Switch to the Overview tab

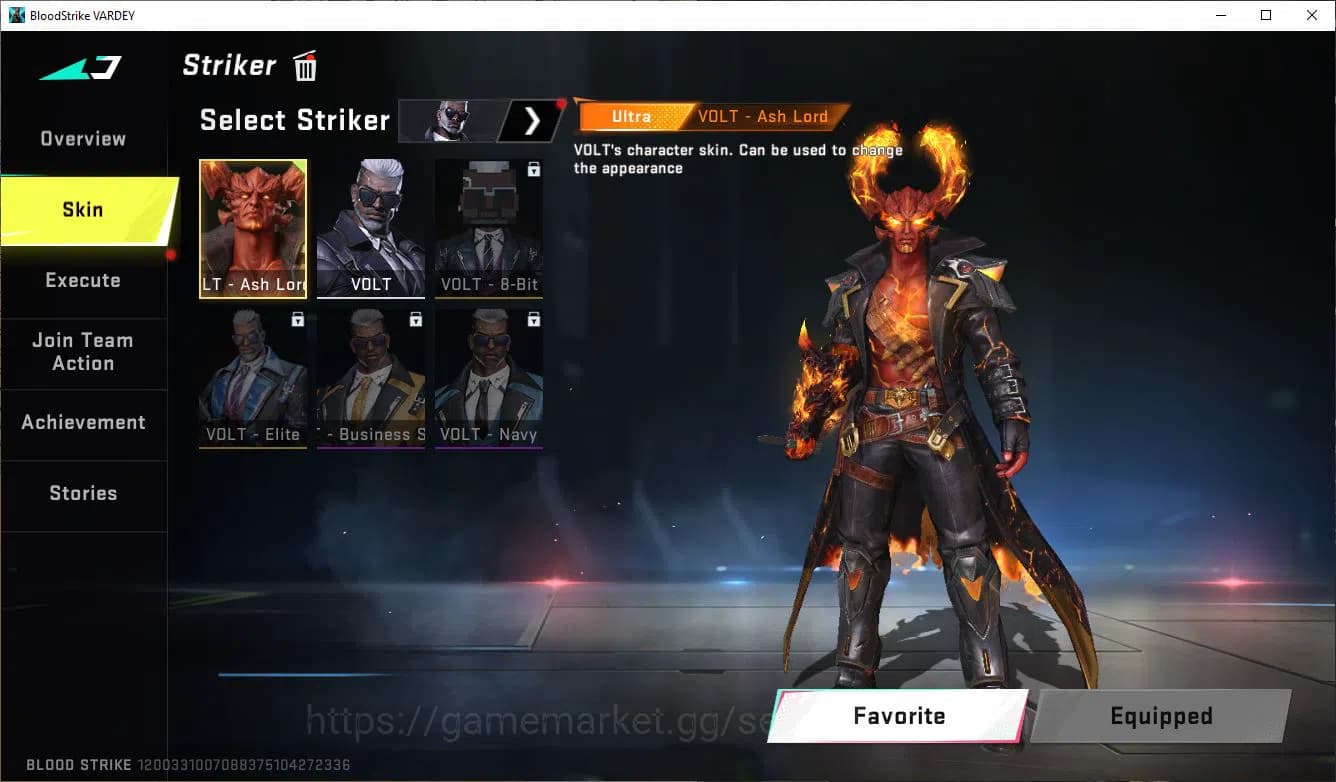pyautogui.click(x=81, y=138)
